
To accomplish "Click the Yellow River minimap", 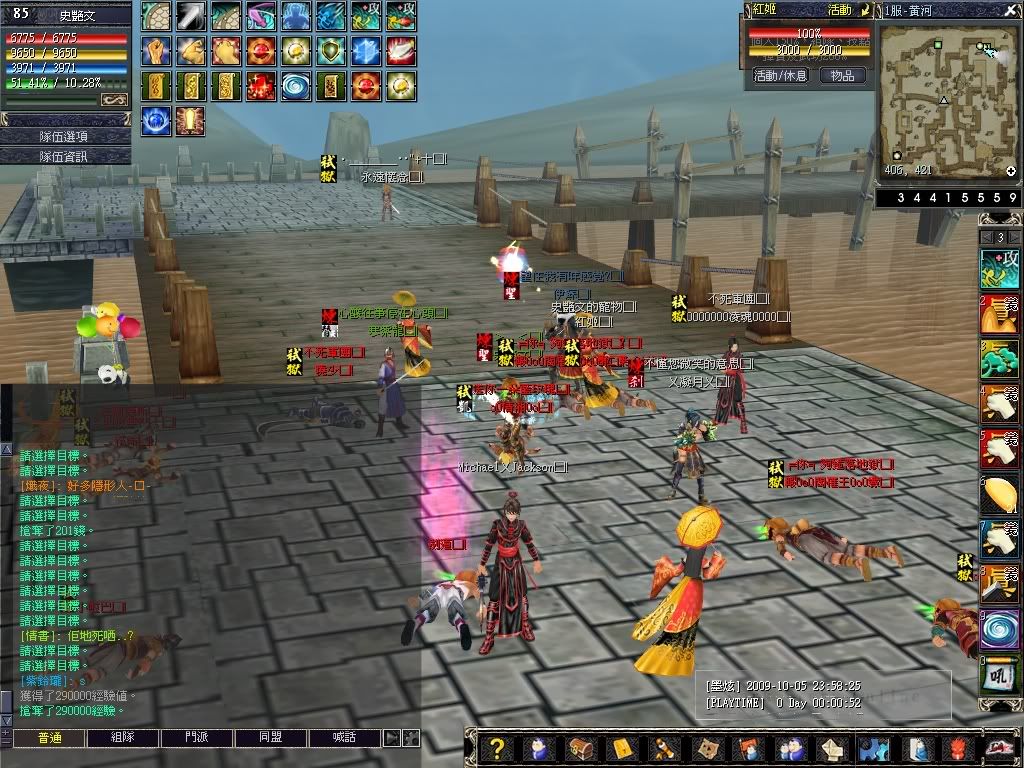I will coord(945,98).
